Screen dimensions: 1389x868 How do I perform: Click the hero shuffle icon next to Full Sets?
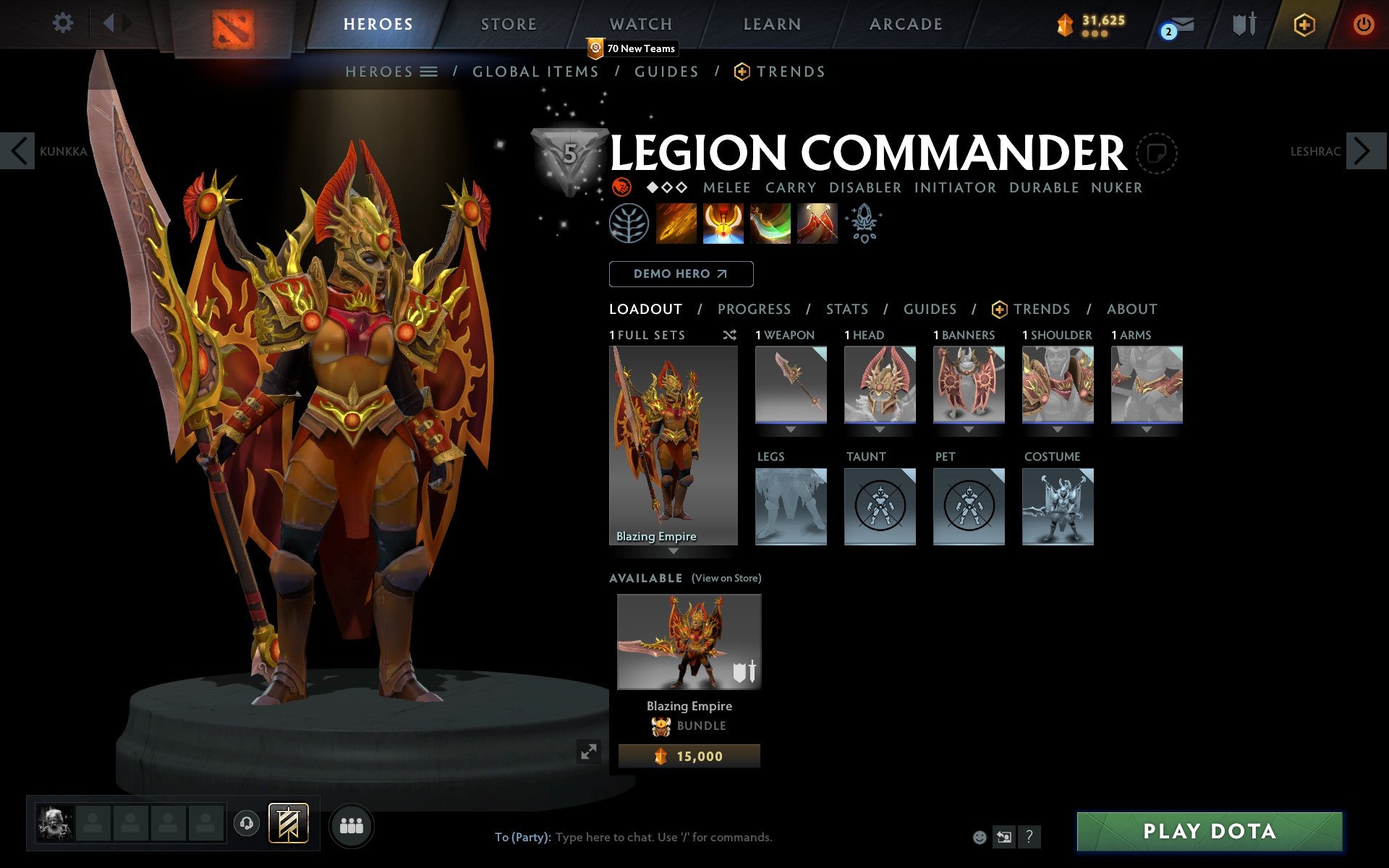click(x=730, y=335)
